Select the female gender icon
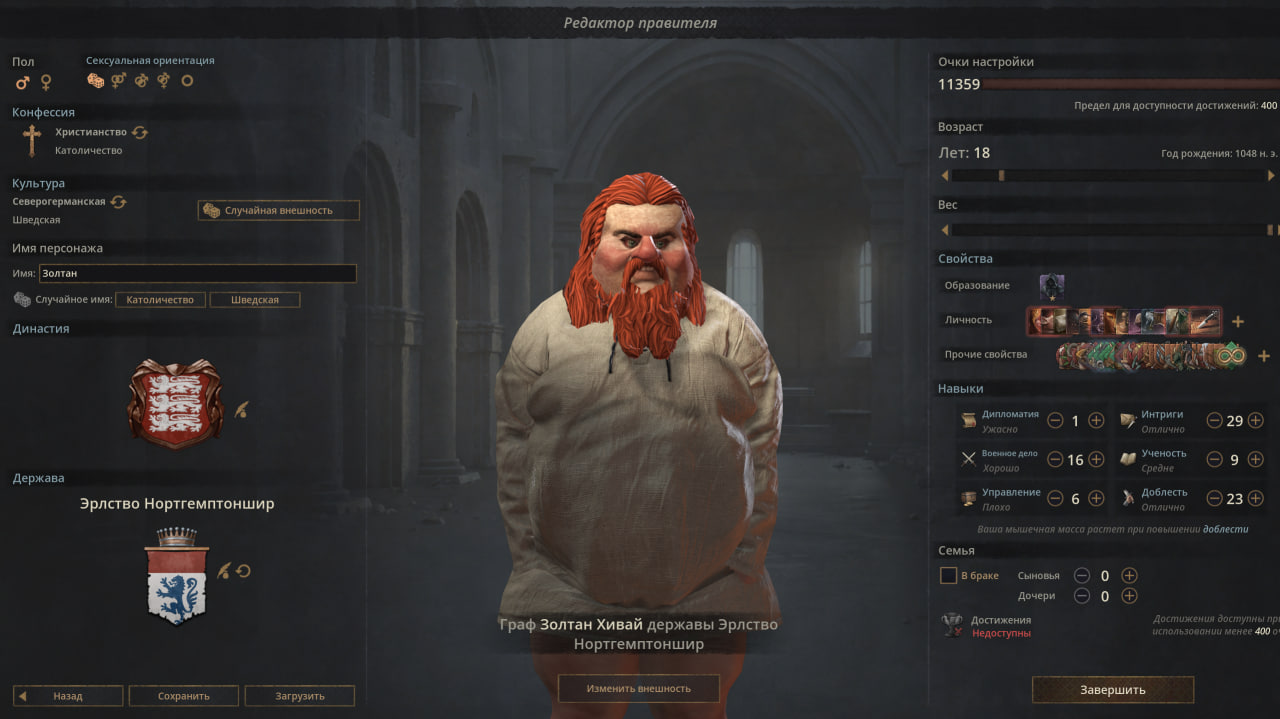This screenshot has height=719, width=1280. (45, 82)
